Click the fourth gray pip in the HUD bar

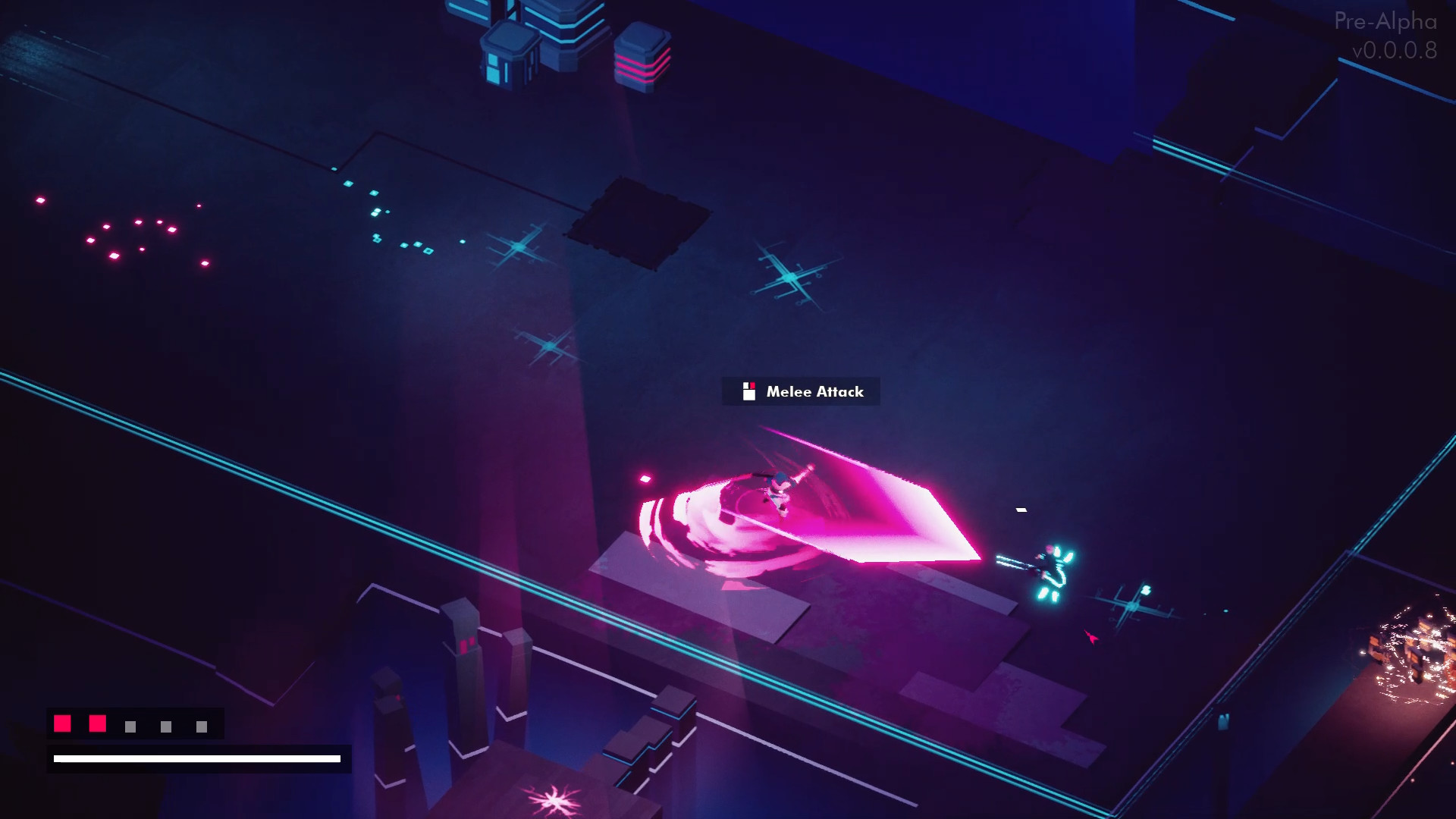tap(165, 725)
